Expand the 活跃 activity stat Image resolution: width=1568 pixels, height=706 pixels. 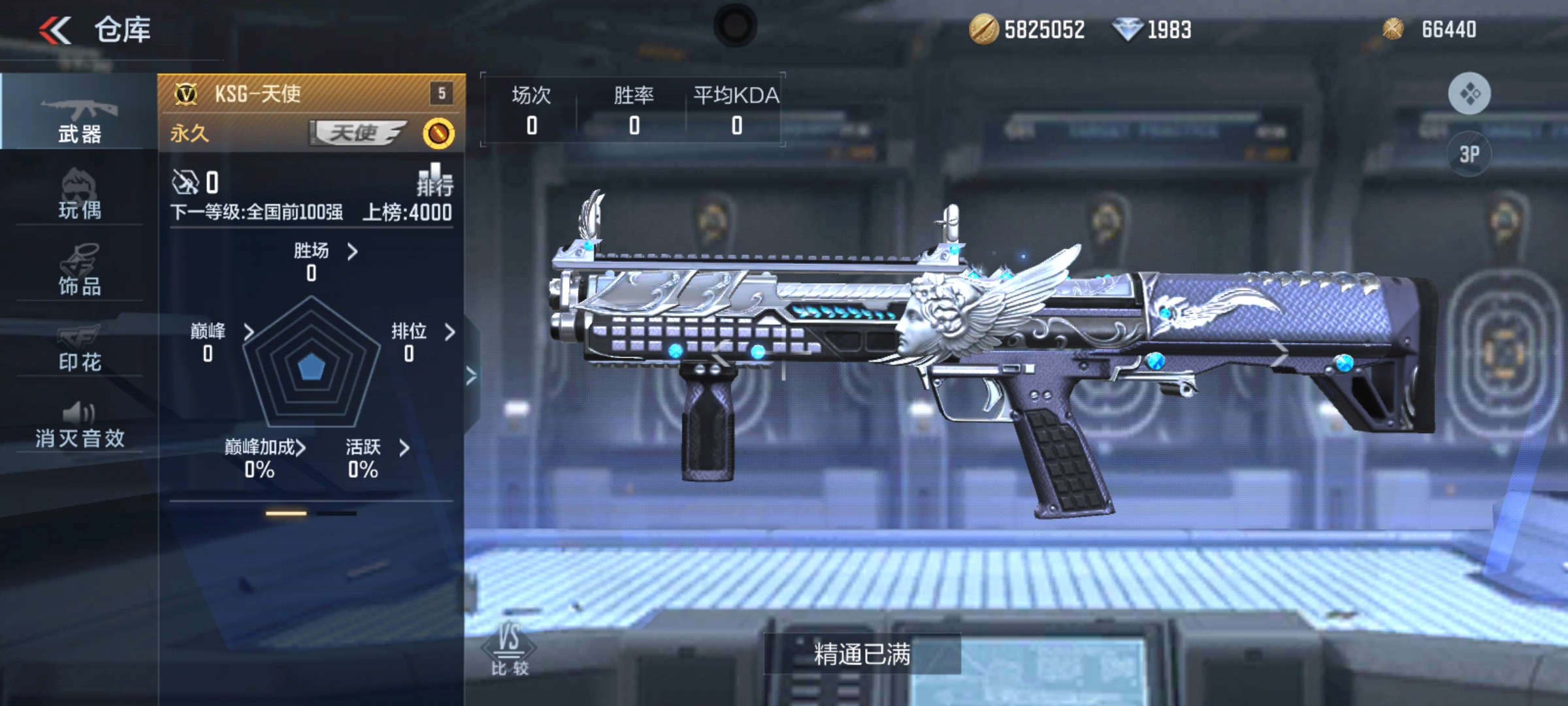click(x=377, y=448)
